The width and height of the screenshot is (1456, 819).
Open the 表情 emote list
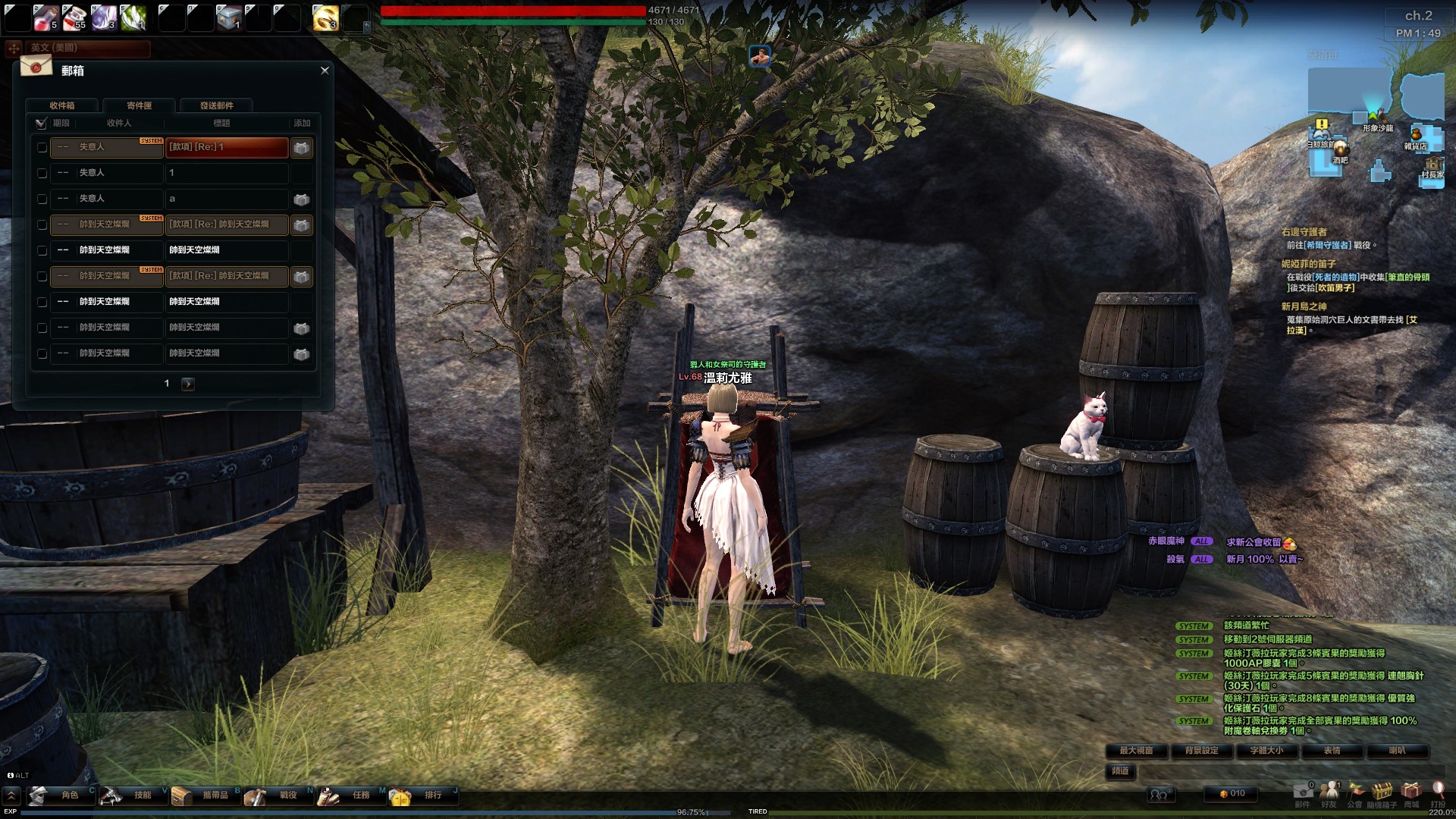click(x=1332, y=751)
